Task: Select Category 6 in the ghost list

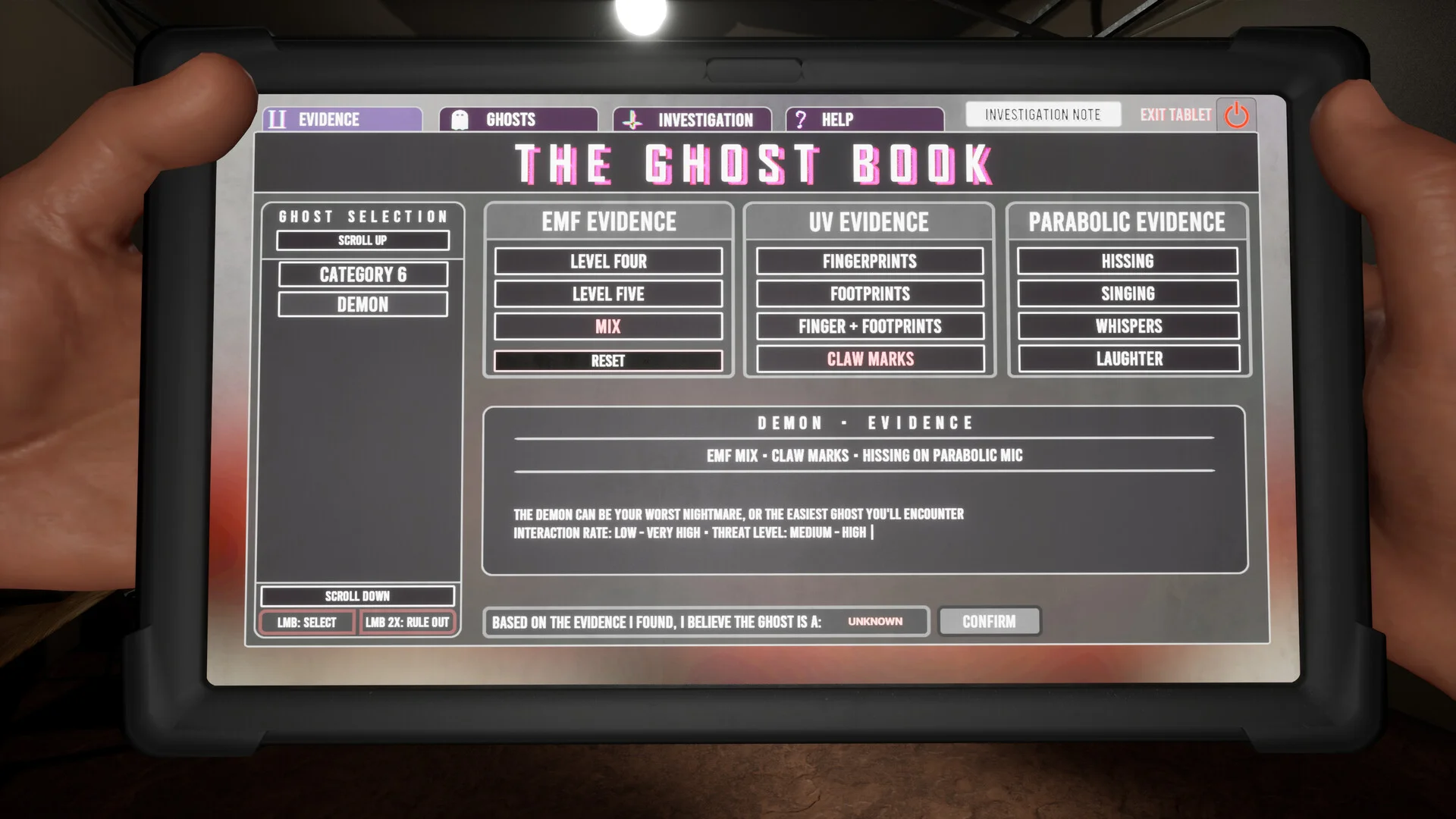Action: [362, 275]
